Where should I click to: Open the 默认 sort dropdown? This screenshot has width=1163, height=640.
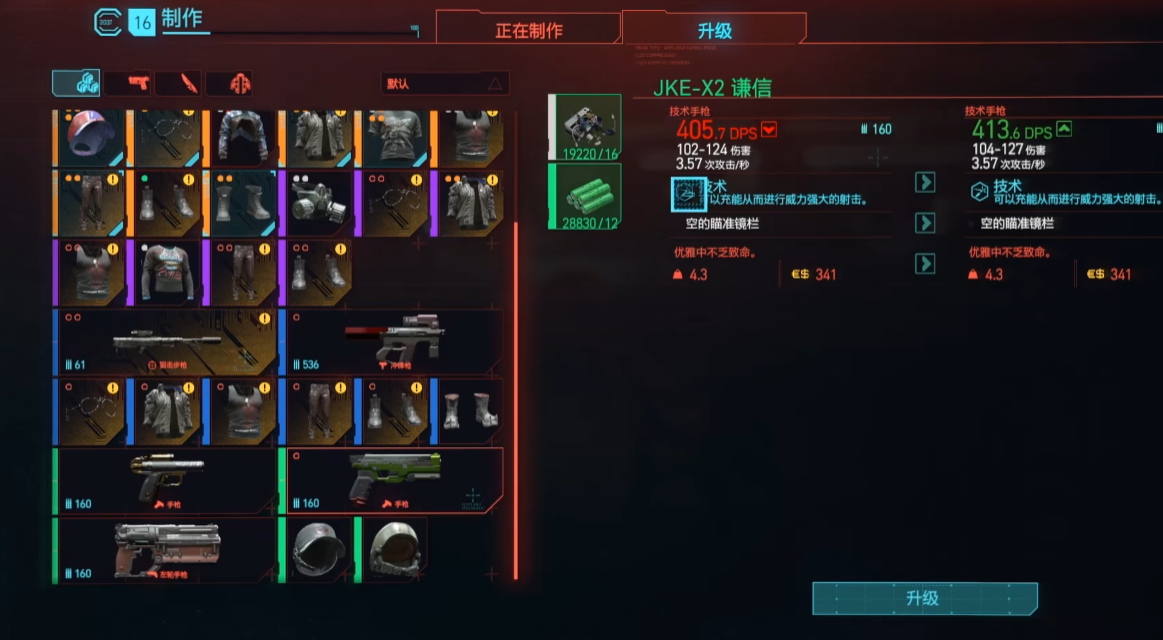444,83
